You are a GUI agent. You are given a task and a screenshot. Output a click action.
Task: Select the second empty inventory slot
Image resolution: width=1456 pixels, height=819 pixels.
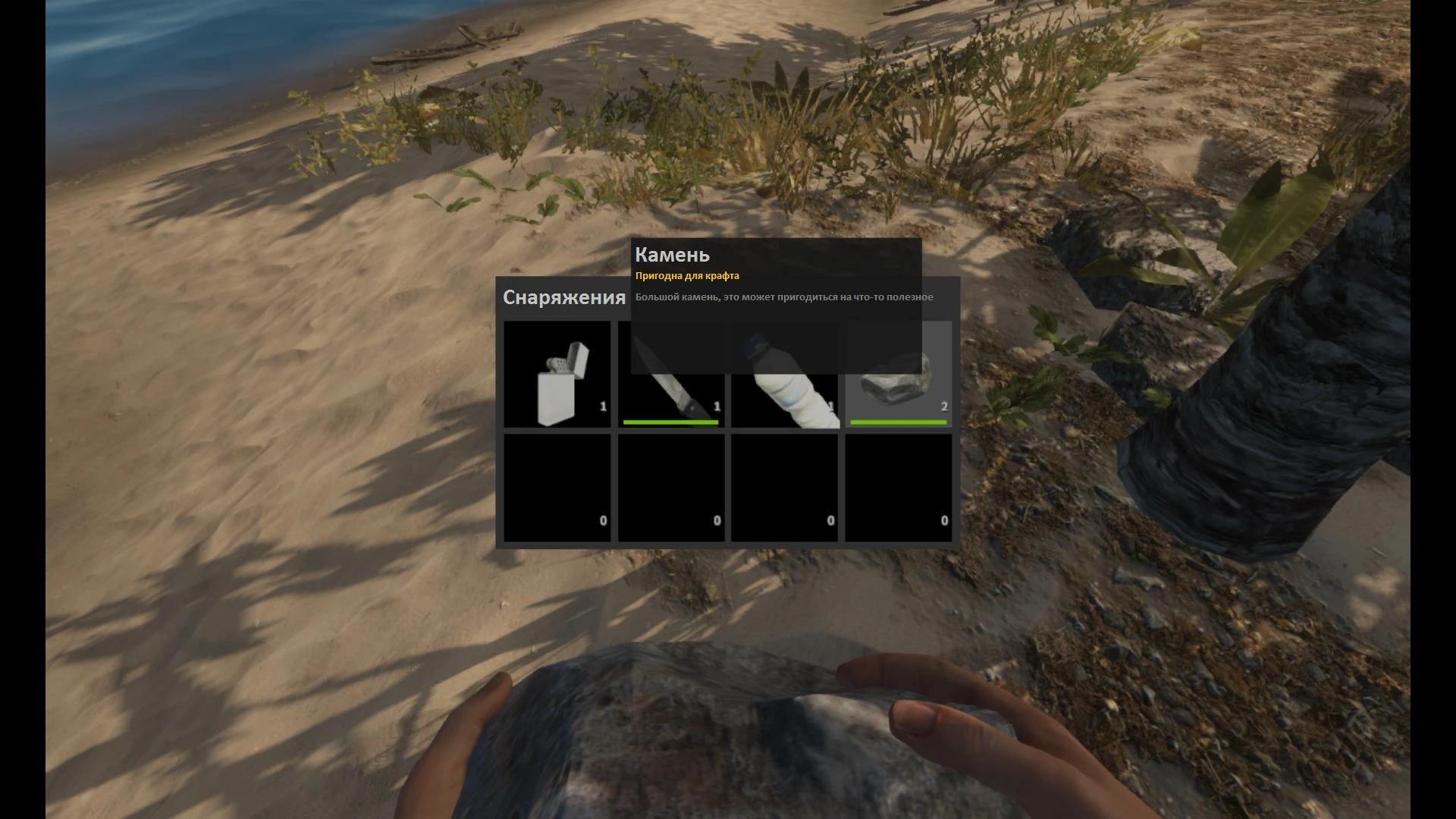[x=671, y=488]
